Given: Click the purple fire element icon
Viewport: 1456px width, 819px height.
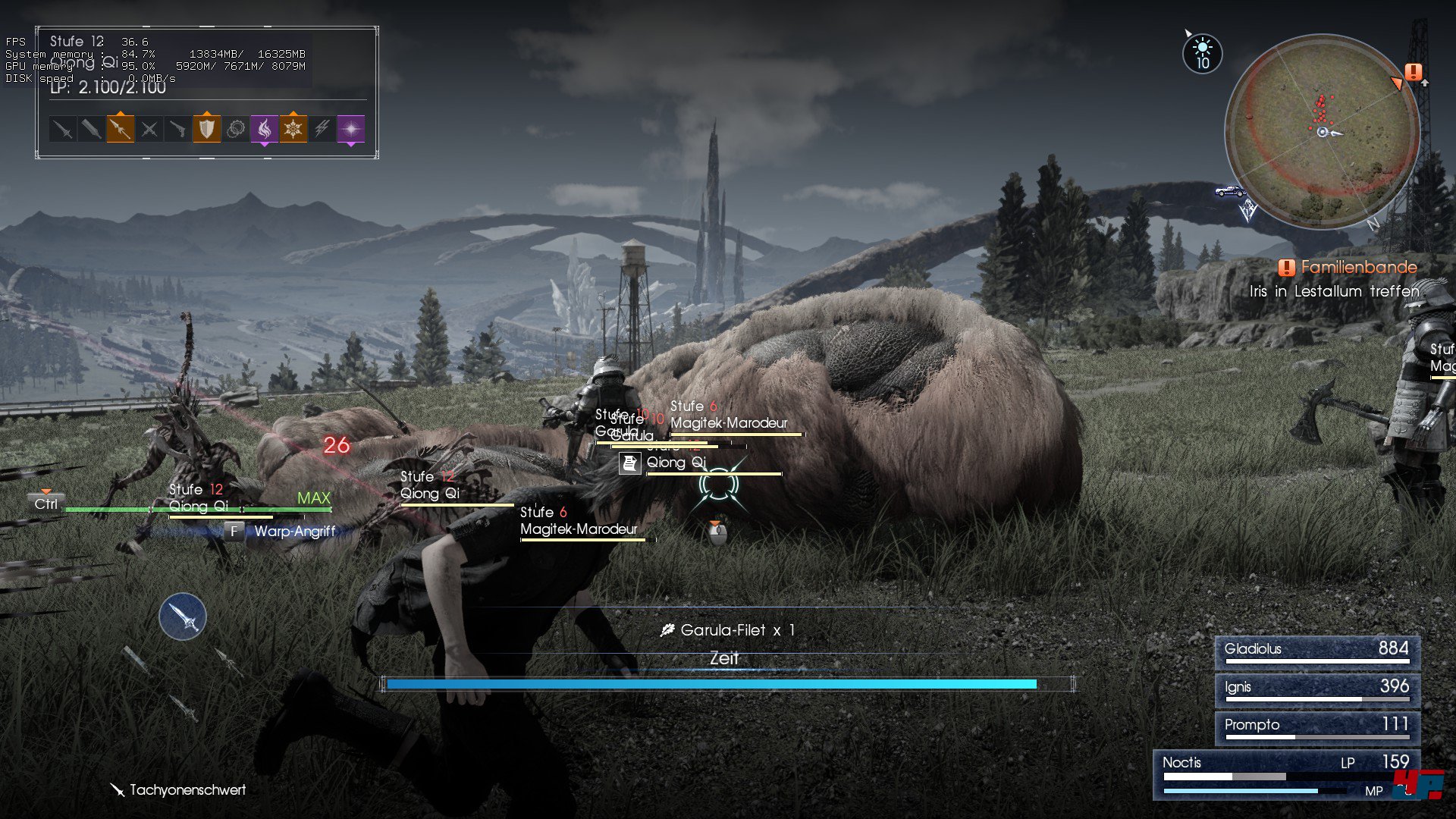Looking at the screenshot, I should [264, 129].
